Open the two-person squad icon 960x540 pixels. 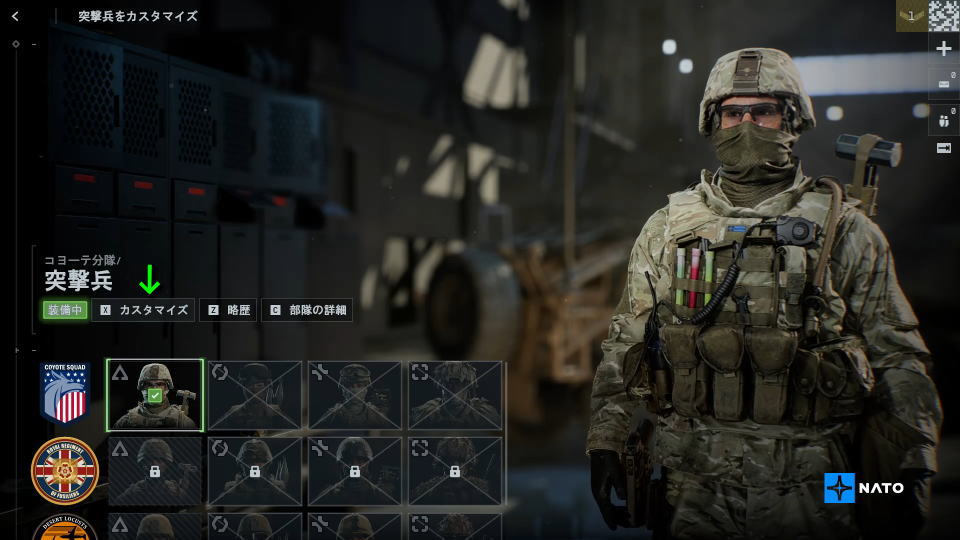pos(944,121)
